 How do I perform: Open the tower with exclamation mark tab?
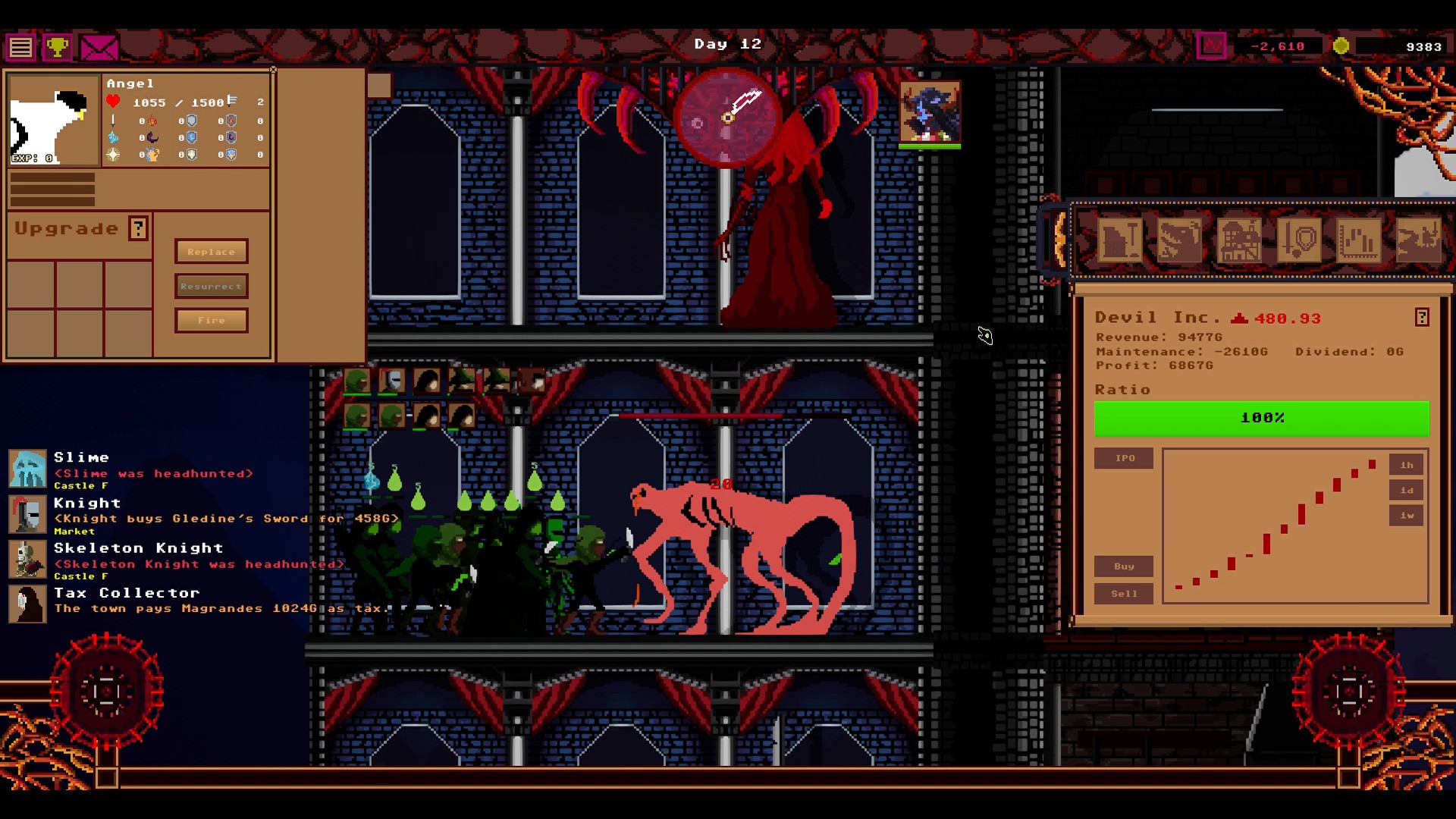(1120, 240)
